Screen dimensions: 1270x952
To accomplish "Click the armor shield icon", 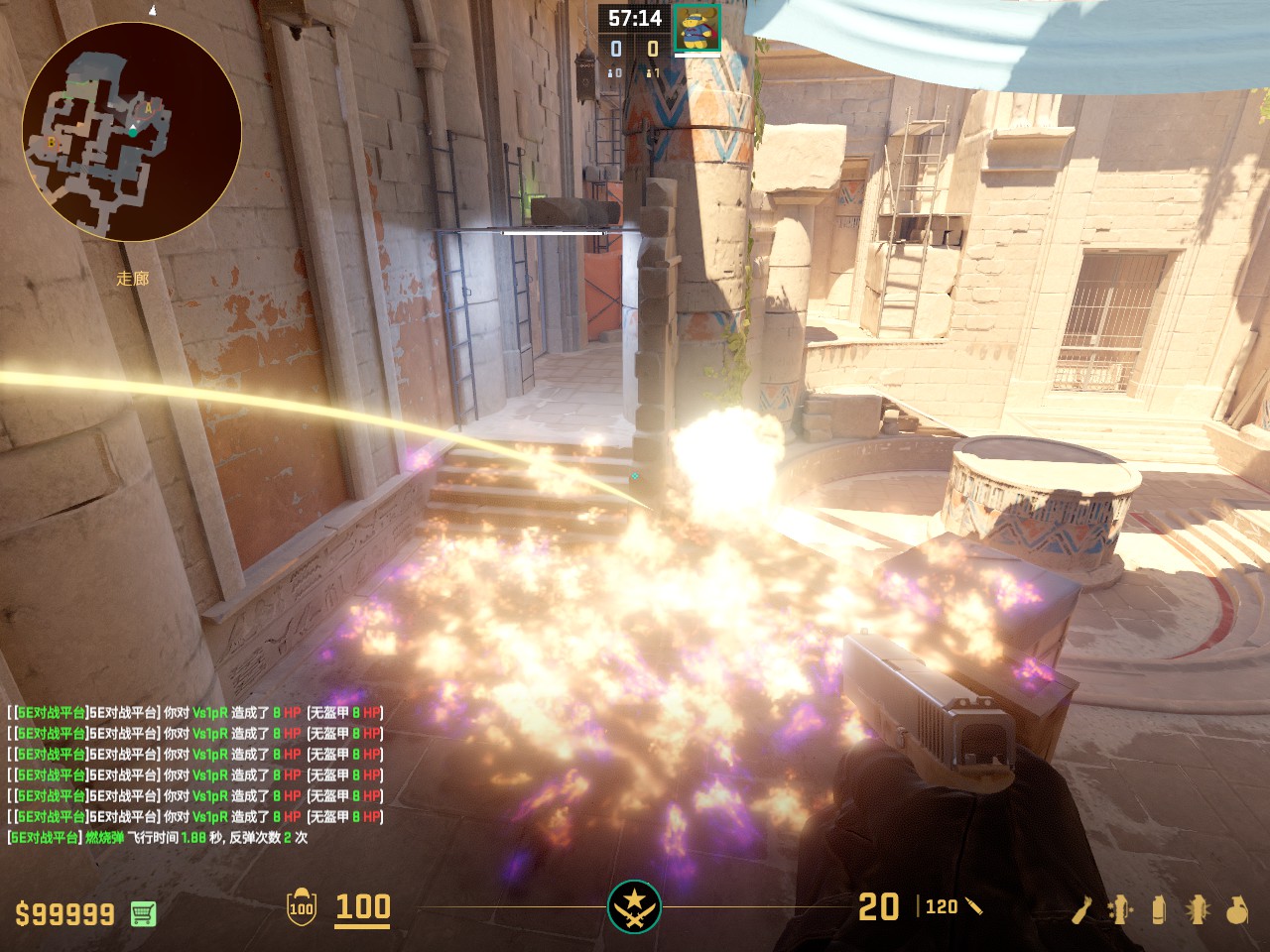I will [x=301, y=907].
